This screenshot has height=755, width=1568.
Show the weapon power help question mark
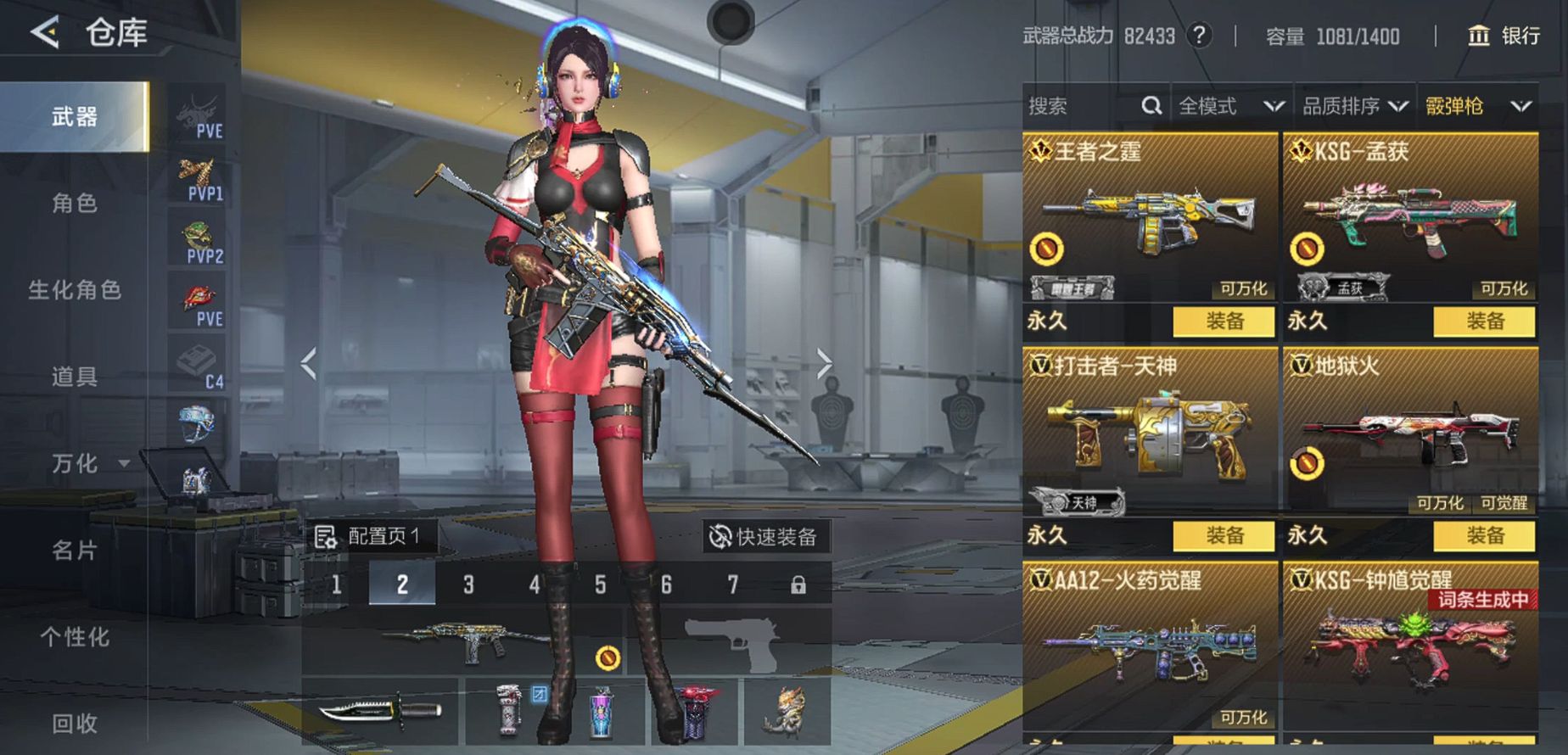[1199, 36]
